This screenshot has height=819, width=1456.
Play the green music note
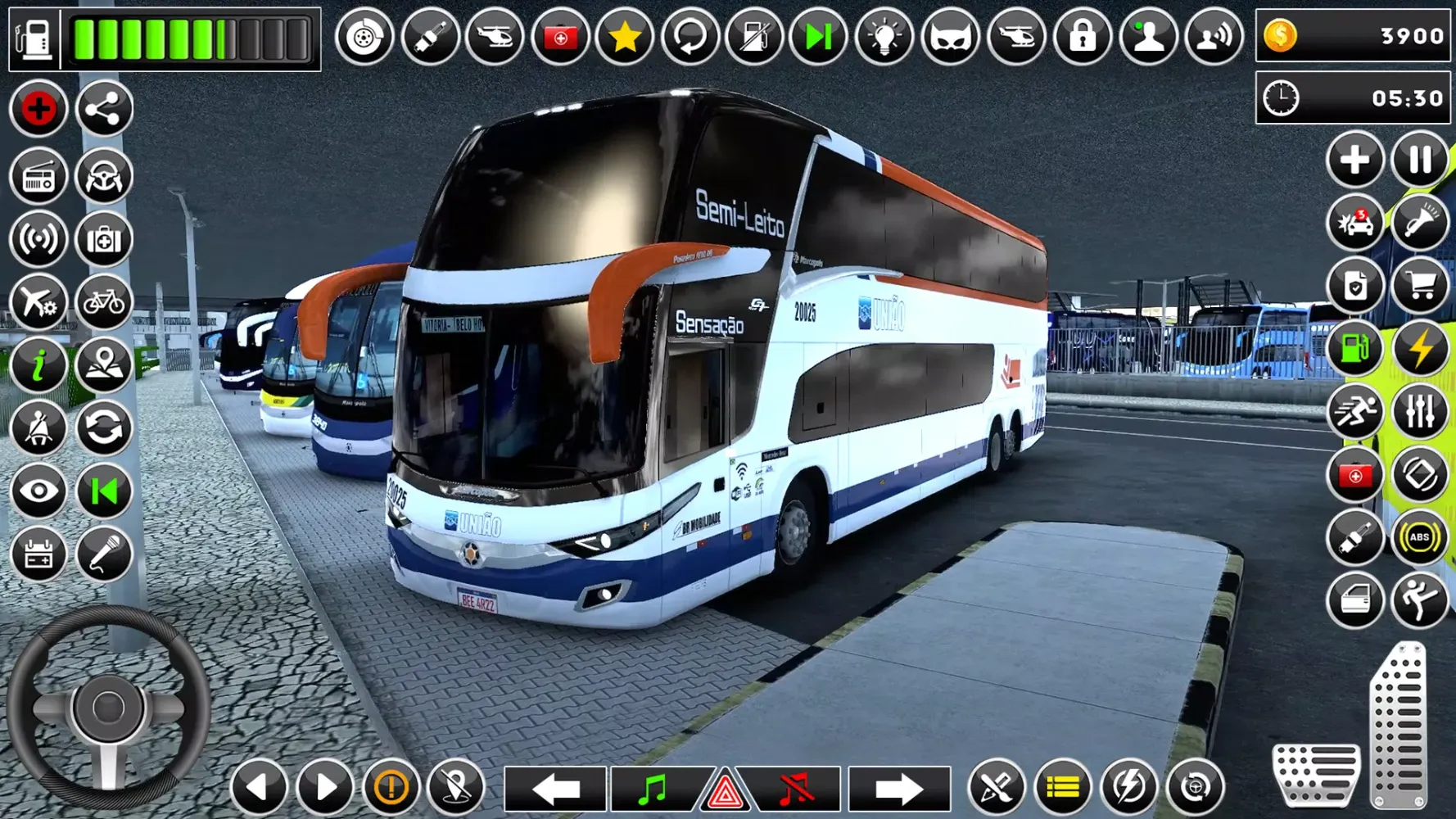(x=653, y=789)
